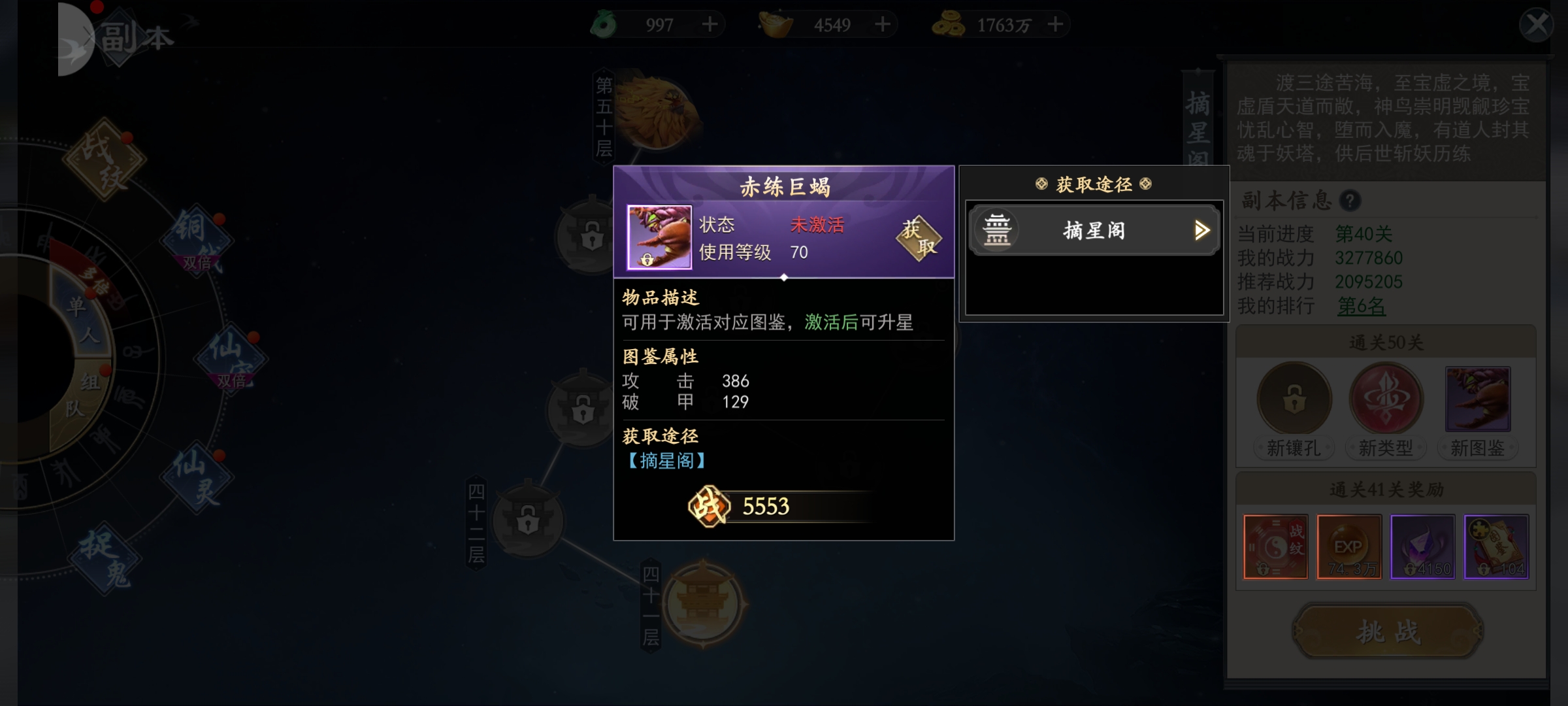Start the 挑战 challenge
1568x706 pixels.
[x=1387, y=631]
